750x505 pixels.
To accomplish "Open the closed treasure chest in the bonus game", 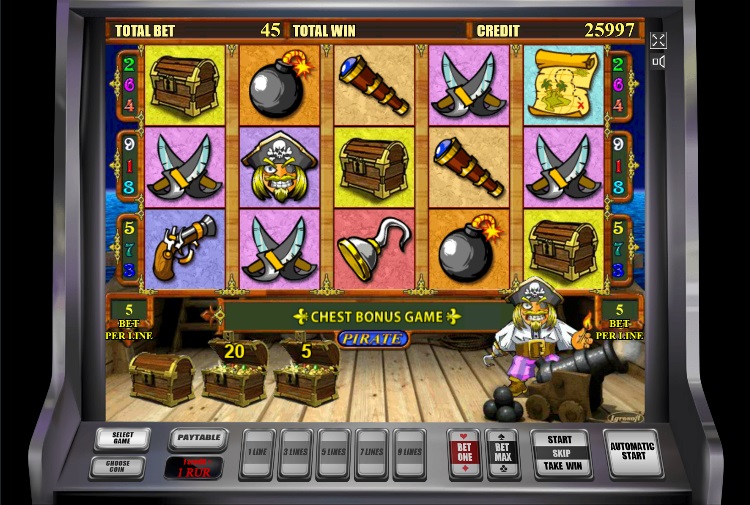I will pyautogui.click(x=162, y=378).
